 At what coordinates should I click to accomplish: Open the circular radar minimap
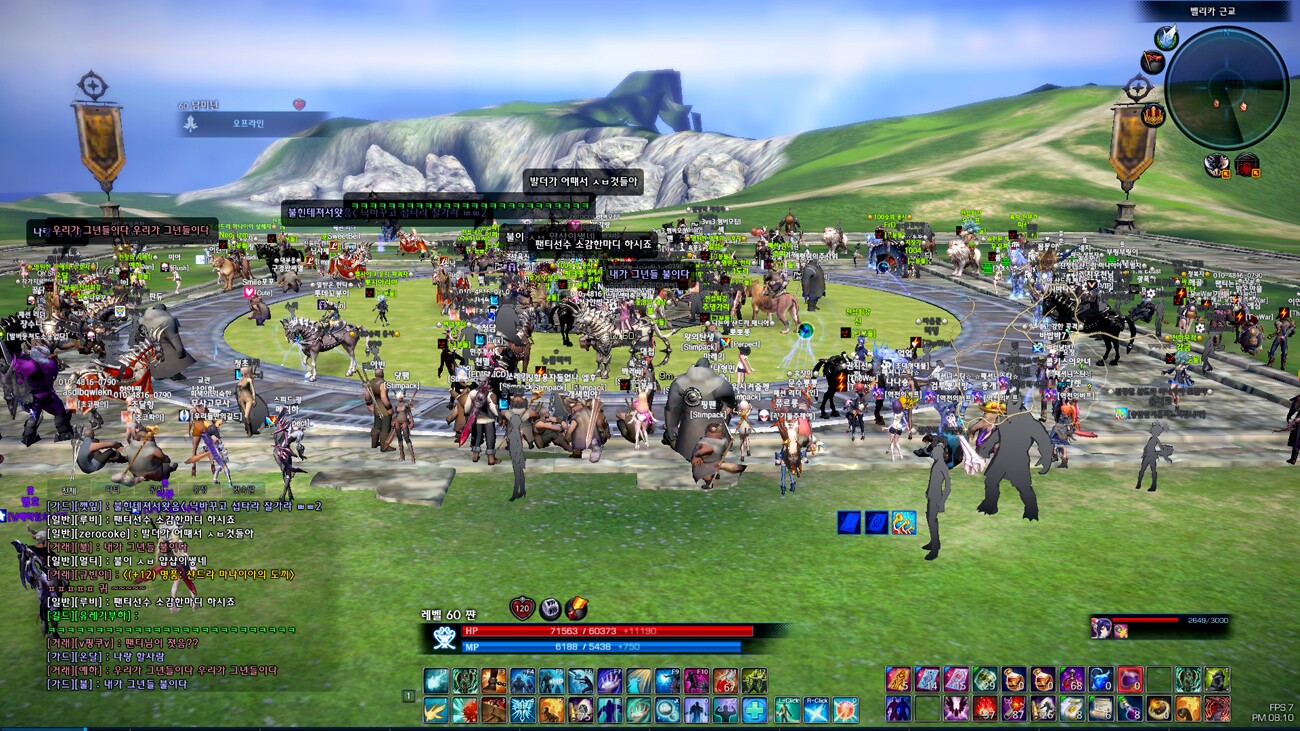coord(1226,88)
